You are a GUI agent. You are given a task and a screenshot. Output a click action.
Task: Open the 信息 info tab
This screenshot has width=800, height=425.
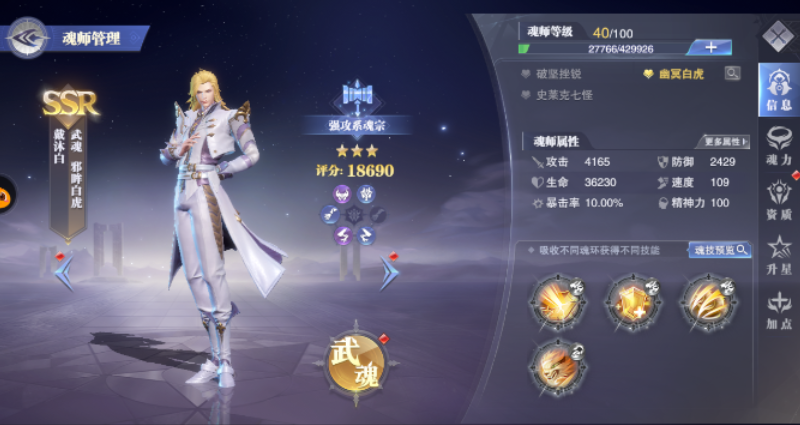pyautogui.click(x=778, y=89)
